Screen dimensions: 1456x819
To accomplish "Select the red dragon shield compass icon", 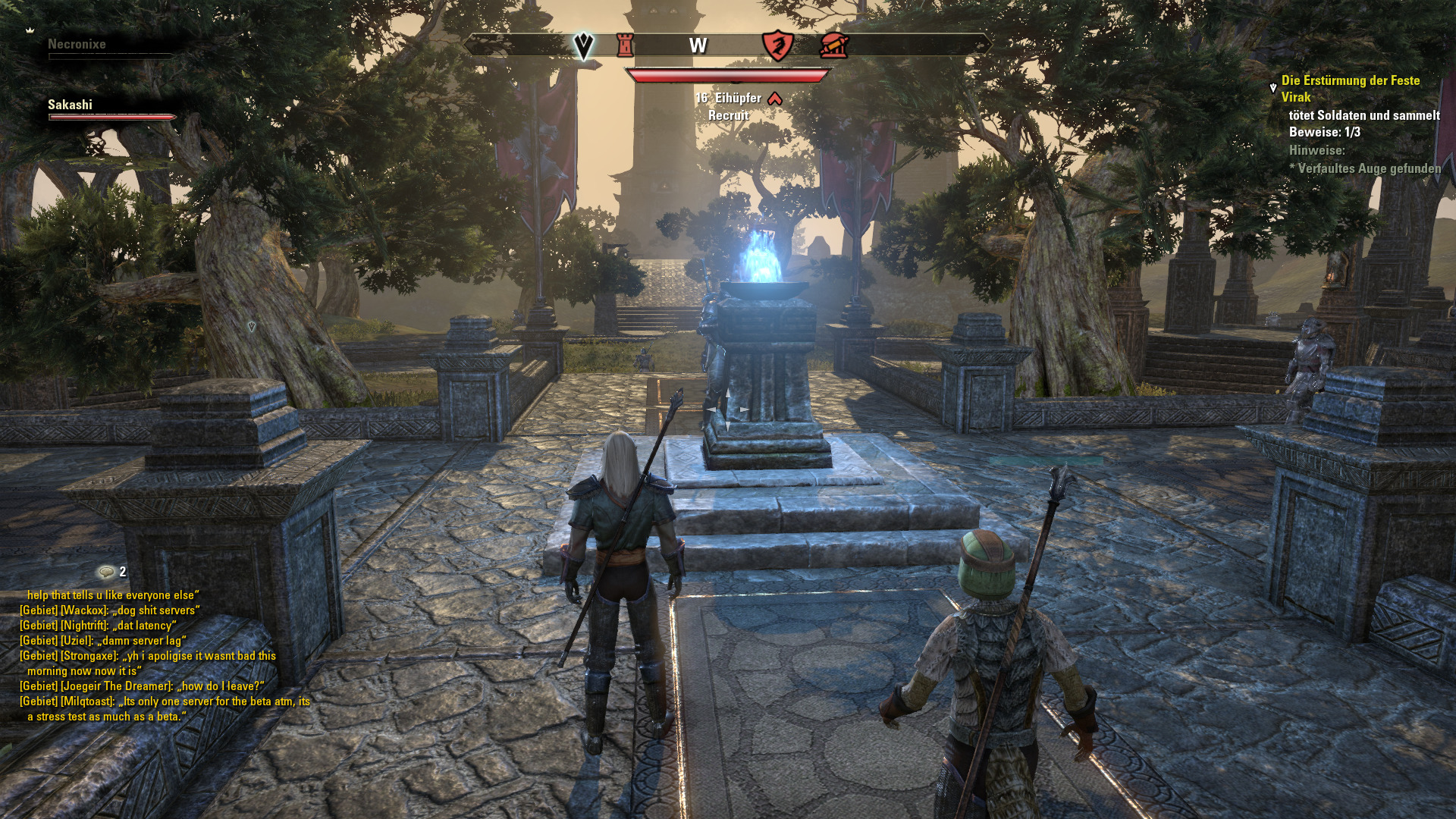I will [x=777, y=45].
